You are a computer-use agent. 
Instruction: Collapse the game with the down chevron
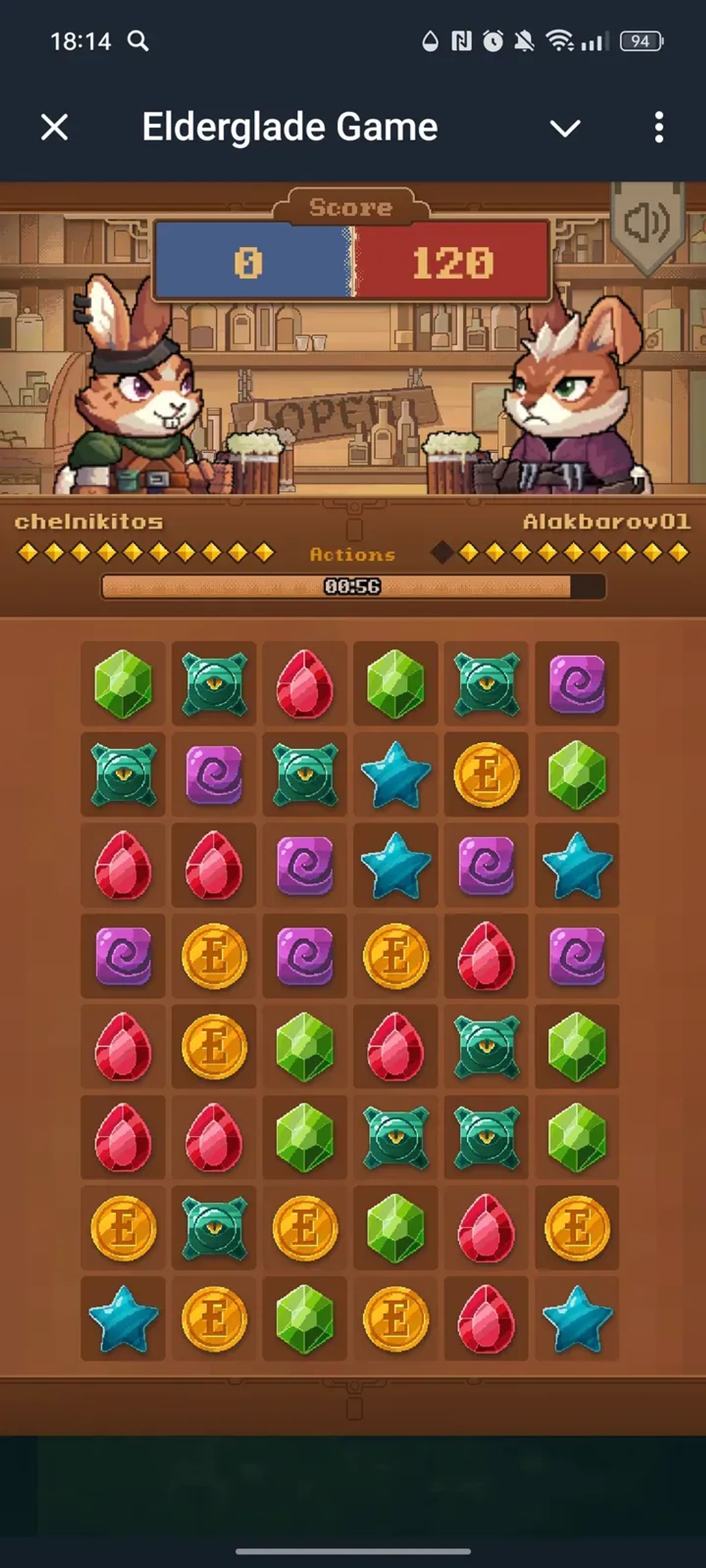point(565,127)
